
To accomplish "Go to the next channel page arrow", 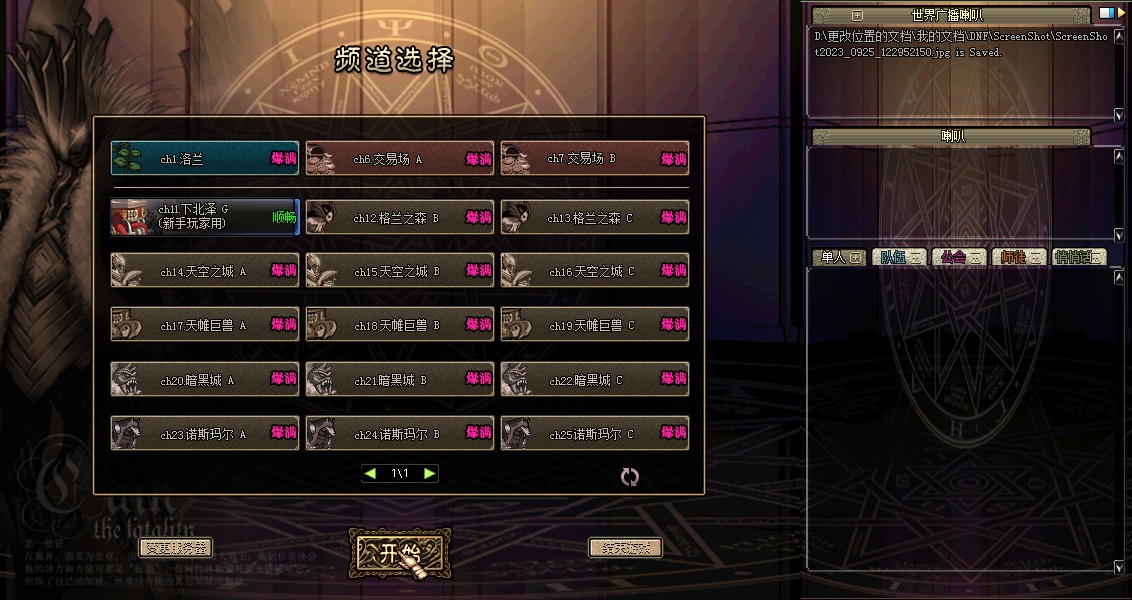I will [x=429, y=473].
